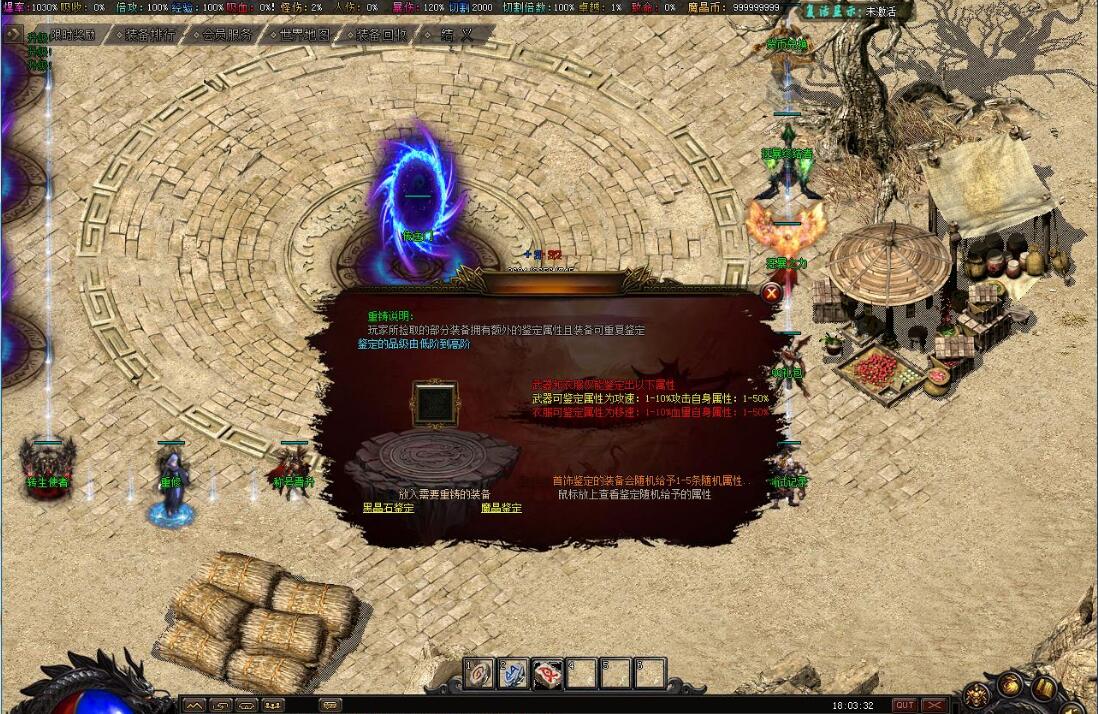Click the OUT button on bottom bar

tap(904, 705)
